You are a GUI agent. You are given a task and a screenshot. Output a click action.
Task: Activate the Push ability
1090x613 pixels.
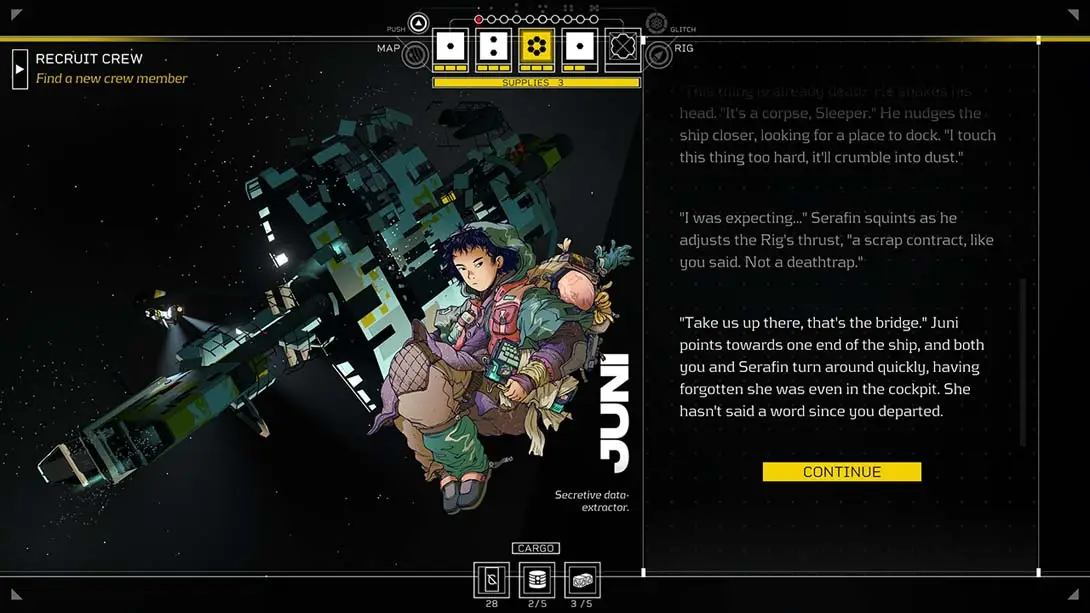[x=419, y=24]
